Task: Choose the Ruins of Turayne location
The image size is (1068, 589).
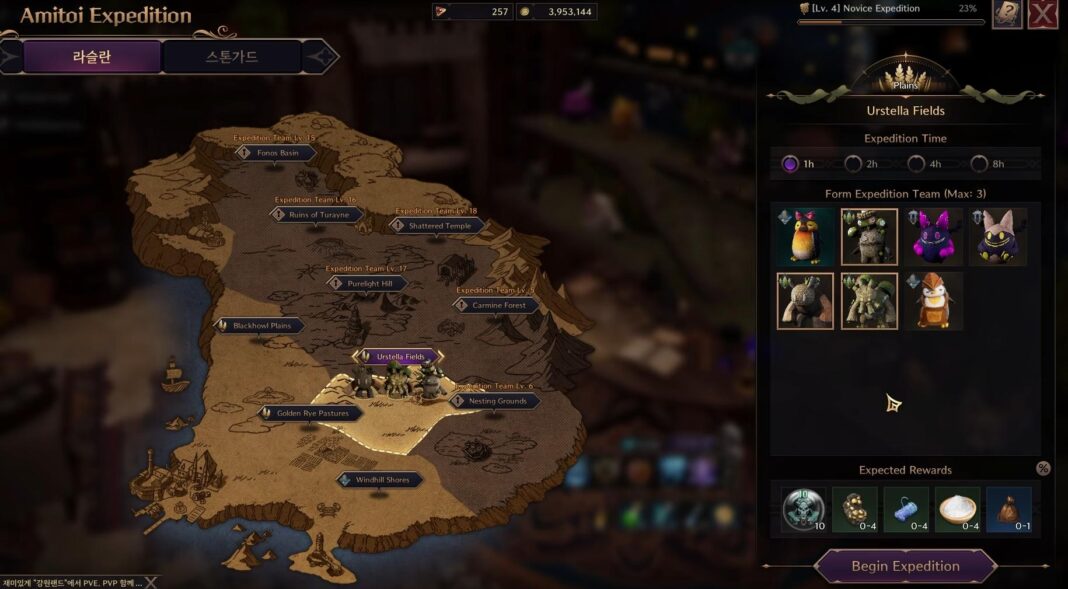Action: pos(318,215)
